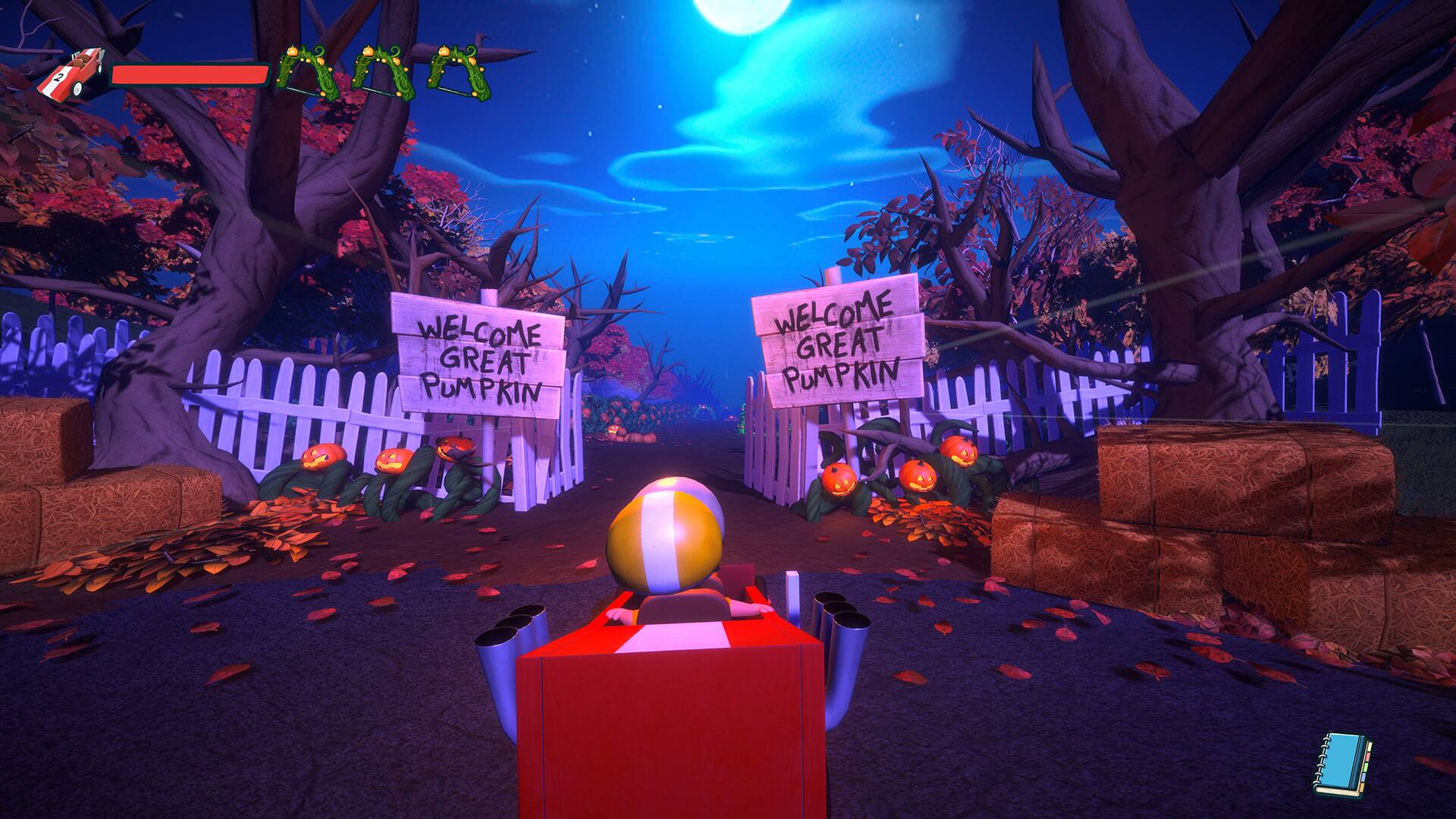The width and height of the screenshot is (1456, 819).
Task: Click the number 2 on the car icon
Action: click(x=60, y=77)
